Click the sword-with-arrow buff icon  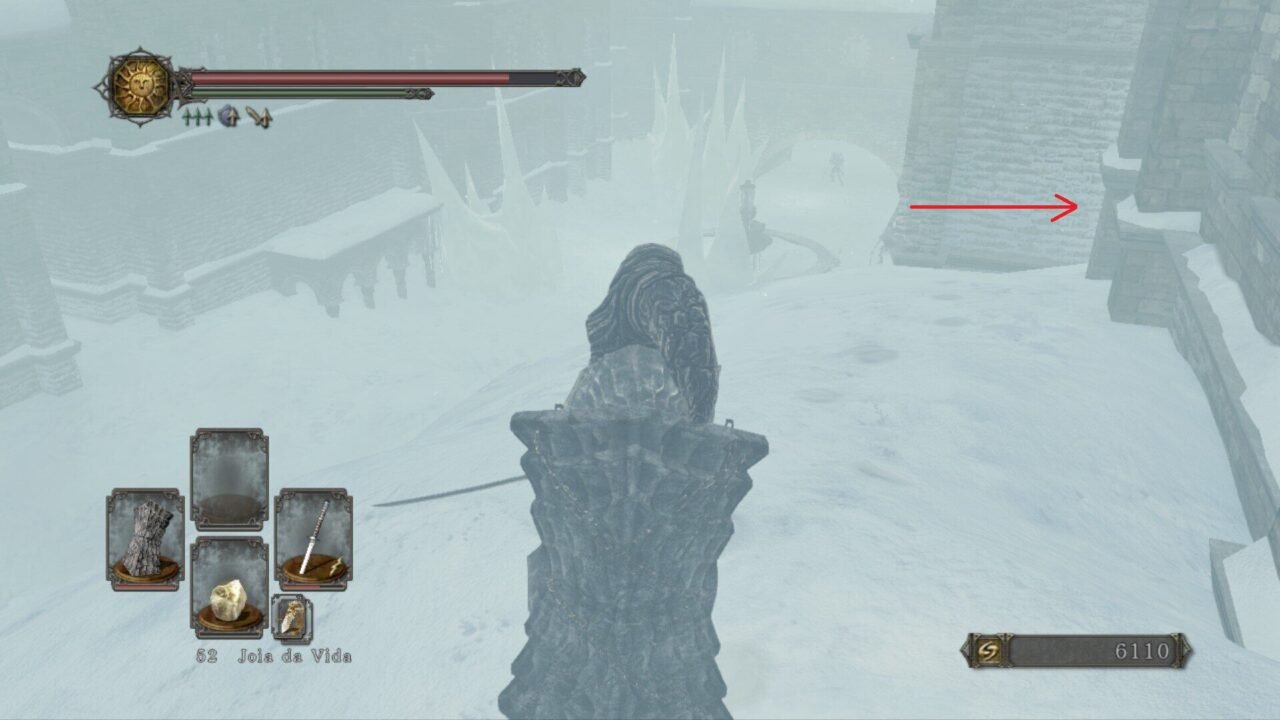(260, 117)
